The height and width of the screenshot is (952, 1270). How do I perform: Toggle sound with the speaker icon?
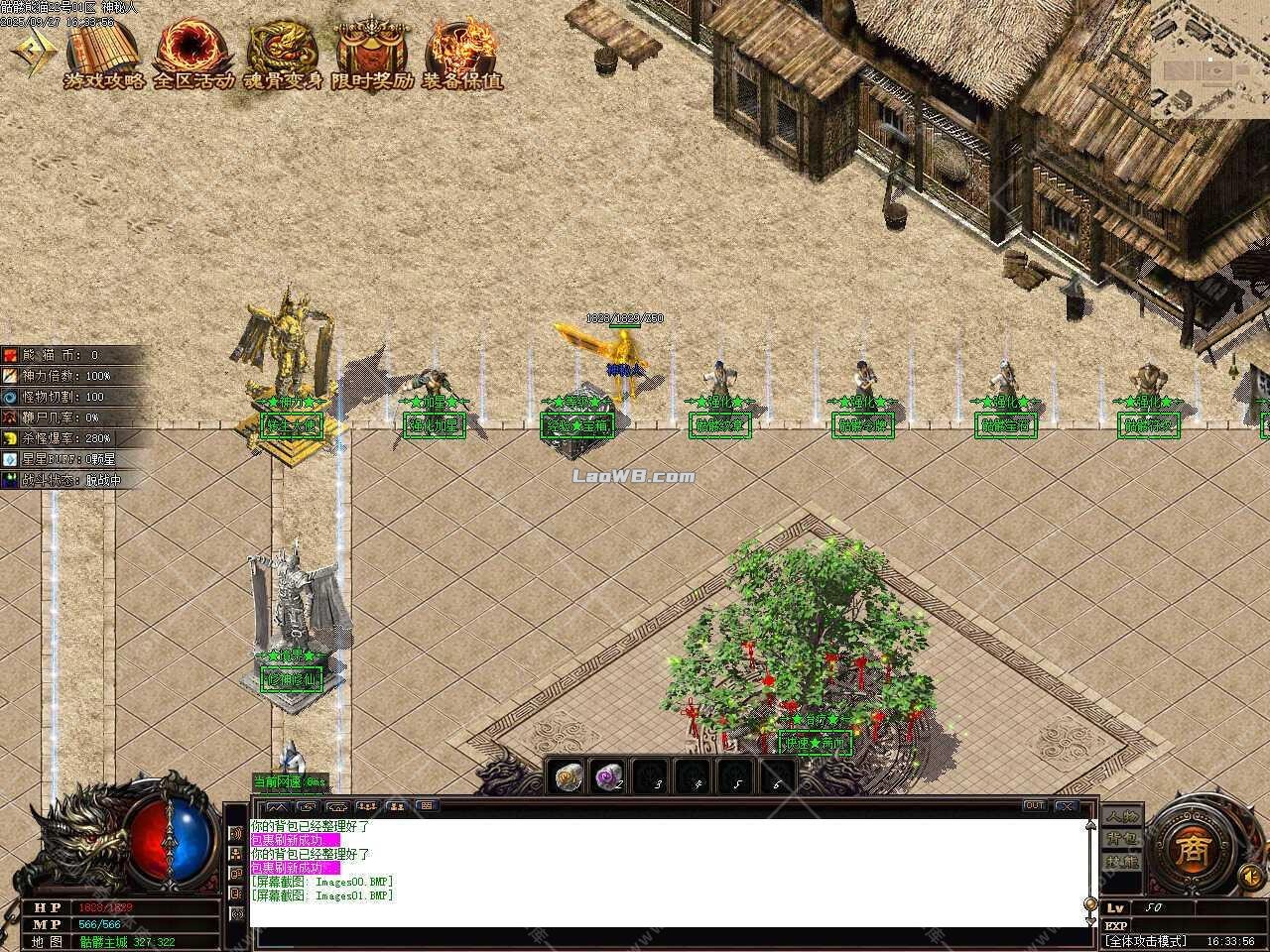point(1251,877)
